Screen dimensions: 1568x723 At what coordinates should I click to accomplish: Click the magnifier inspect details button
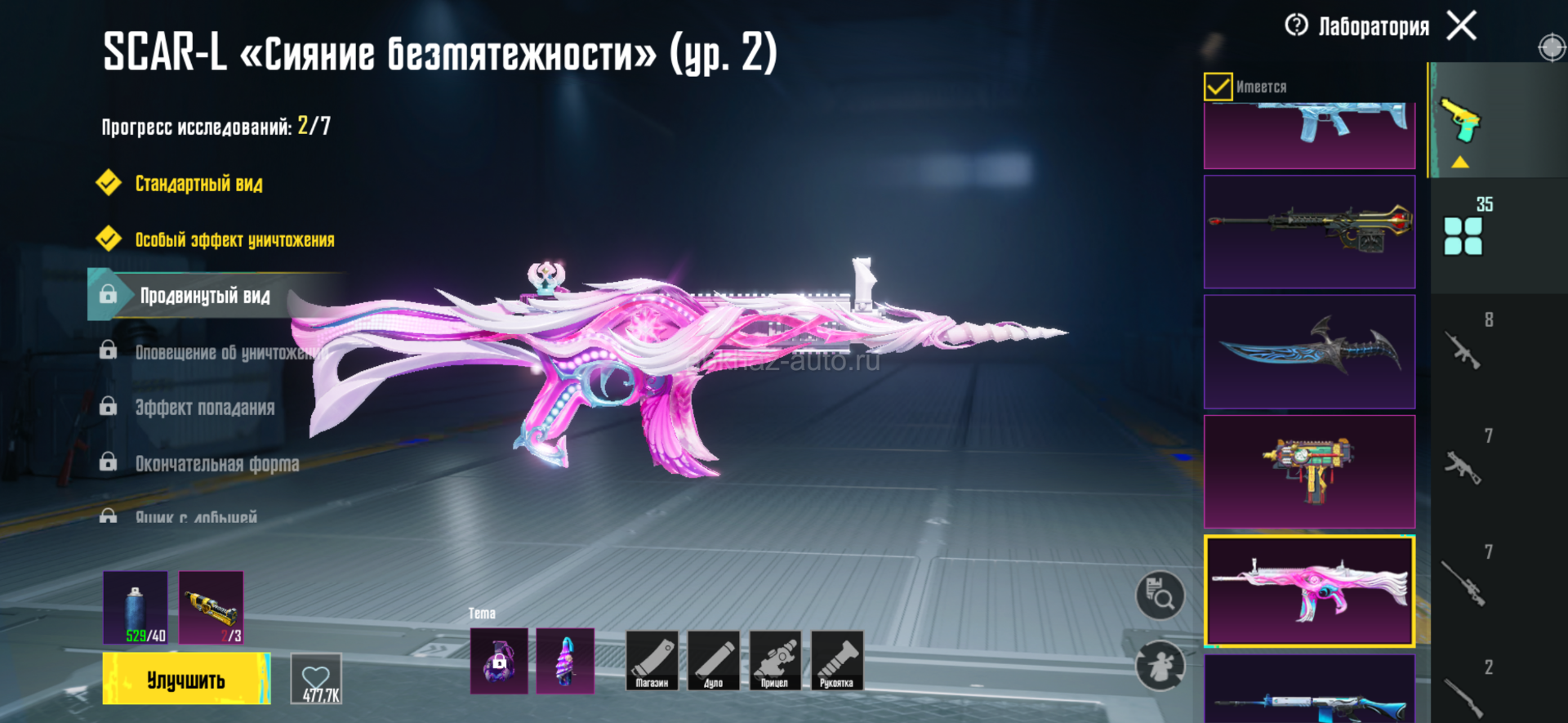pyautogui.click(x=1160, y=595)
